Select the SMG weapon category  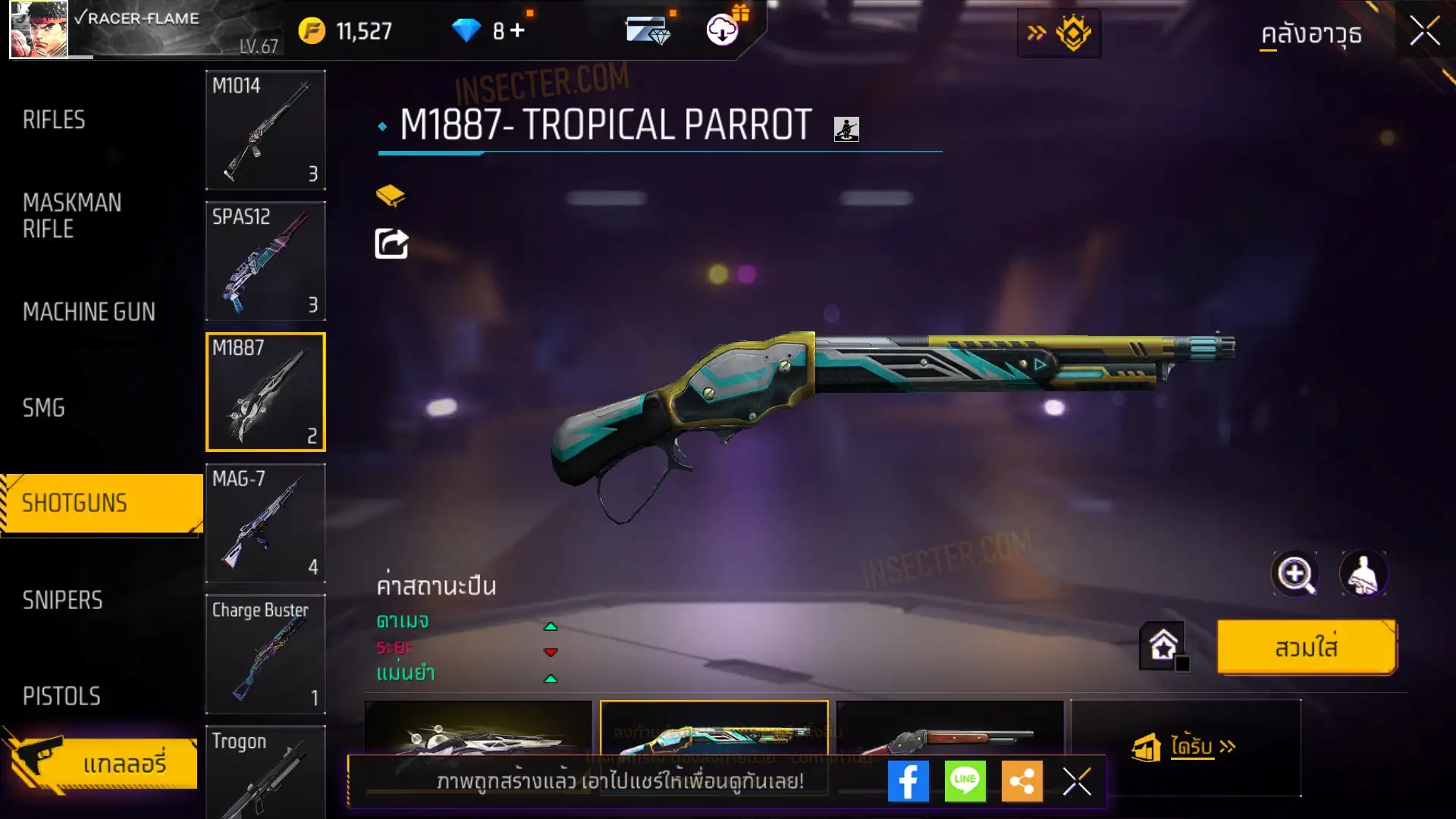click(x=44, y=408)
